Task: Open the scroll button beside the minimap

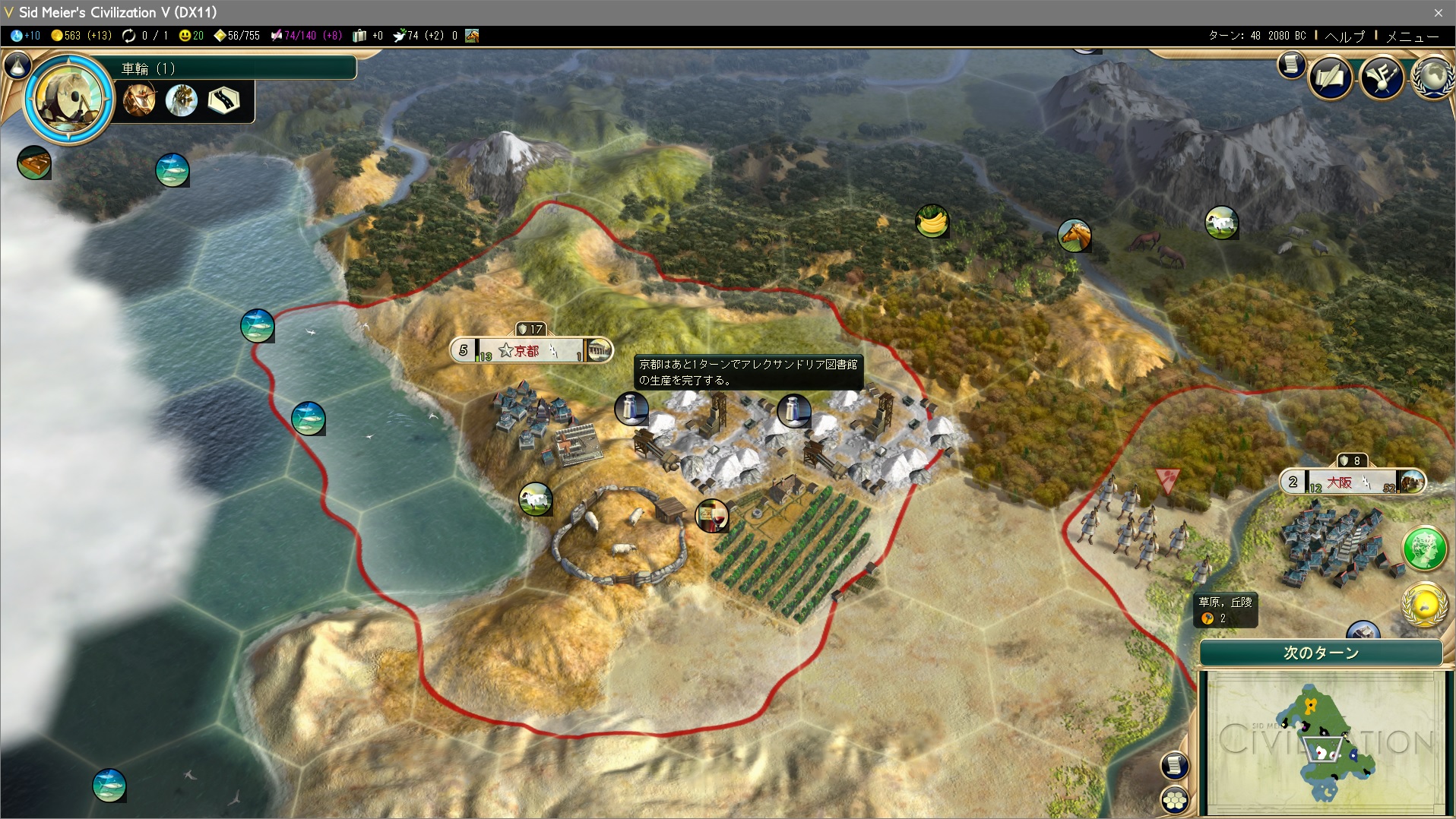Action: (1174, 764)
